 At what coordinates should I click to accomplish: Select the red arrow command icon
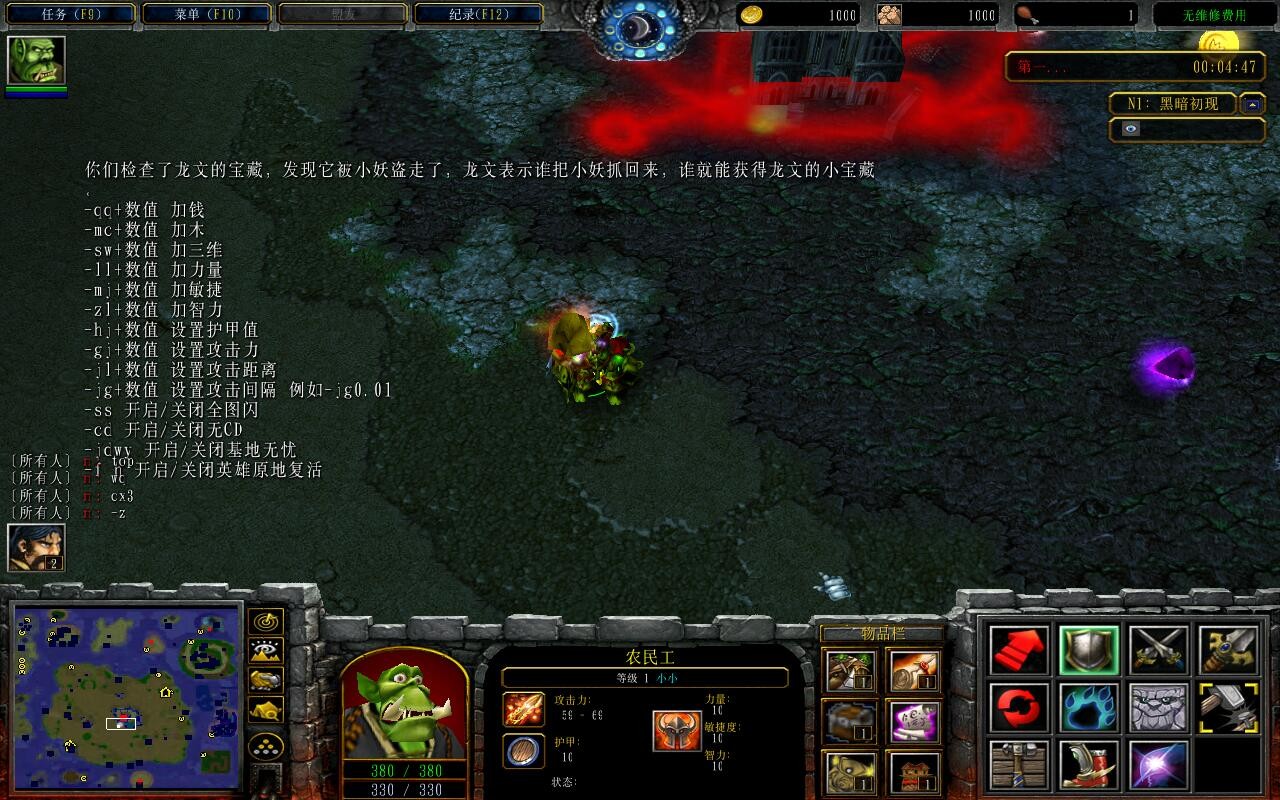(x=1020, y=650)
